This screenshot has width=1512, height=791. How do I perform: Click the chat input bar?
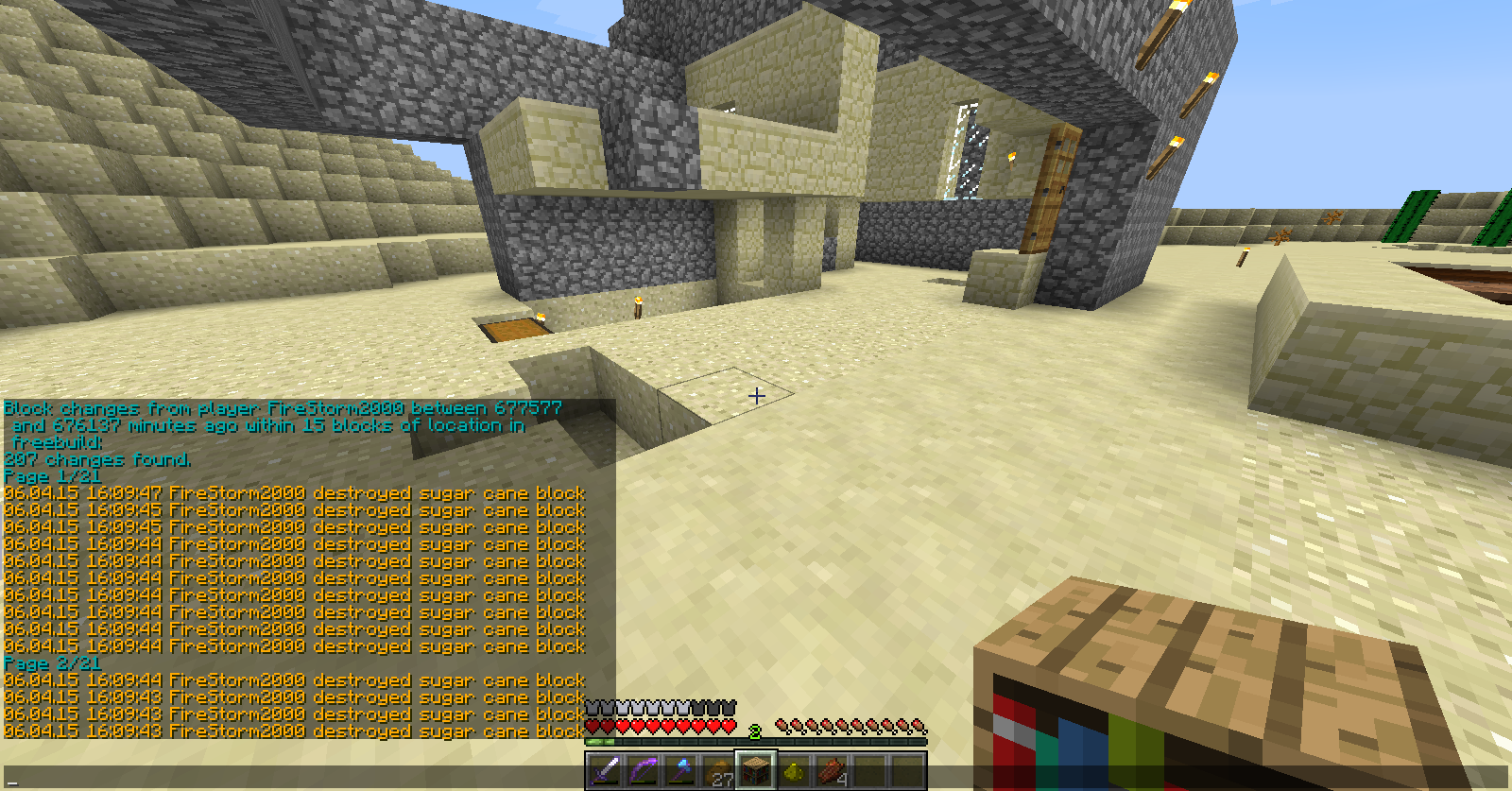point(283,778)
